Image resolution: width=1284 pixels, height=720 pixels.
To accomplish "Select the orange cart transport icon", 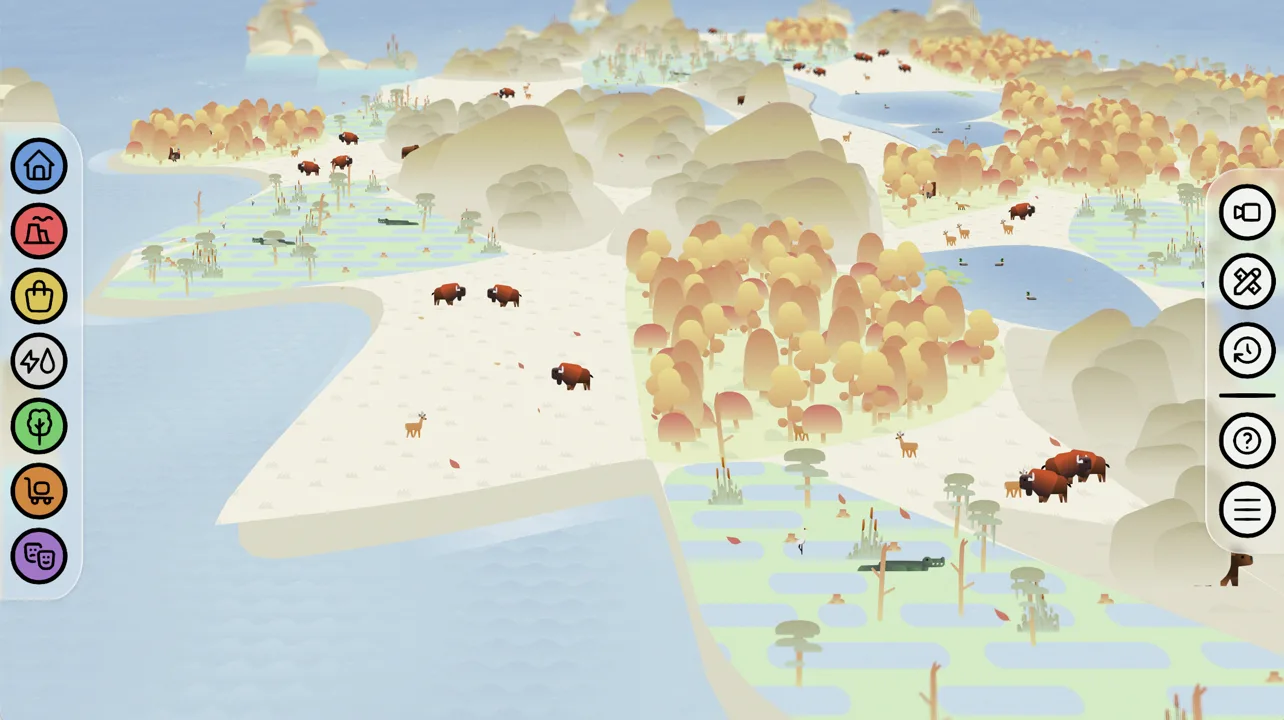I will (38, 491).
